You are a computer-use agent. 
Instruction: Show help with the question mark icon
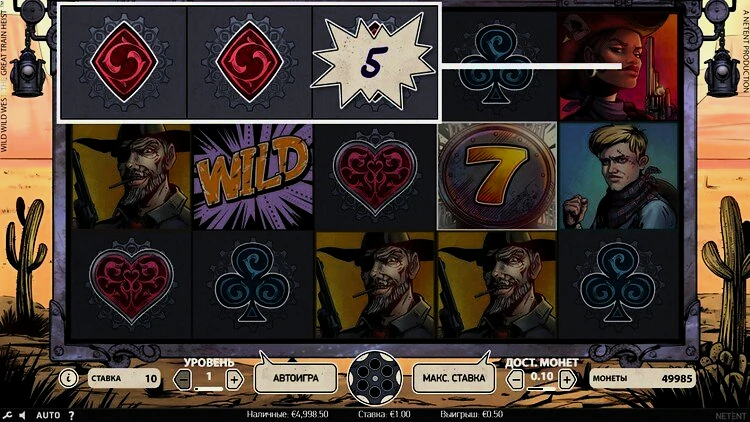71,414
